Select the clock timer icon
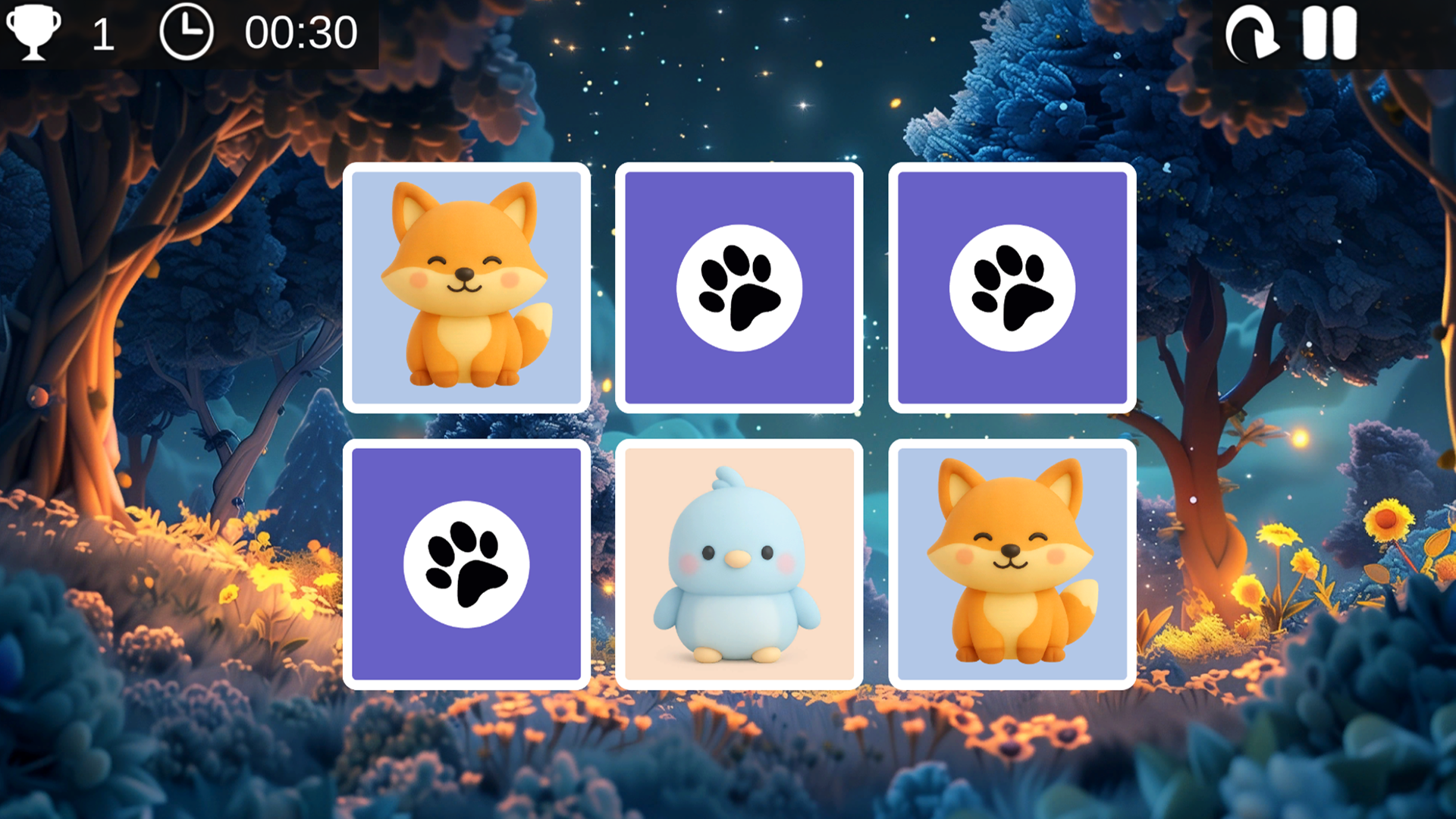This screenshot has width=1456, height=819. coord(190,32)
